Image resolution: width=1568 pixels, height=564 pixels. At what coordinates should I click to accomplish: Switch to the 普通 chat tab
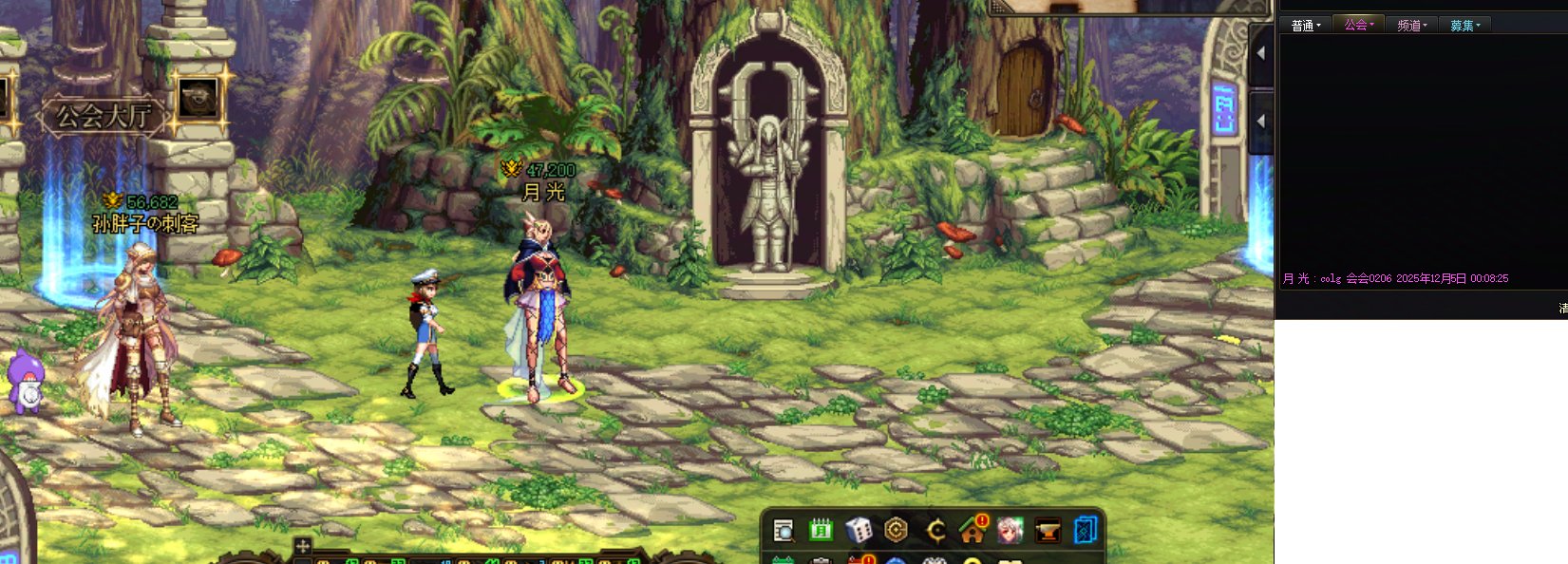click(1306, 26)
